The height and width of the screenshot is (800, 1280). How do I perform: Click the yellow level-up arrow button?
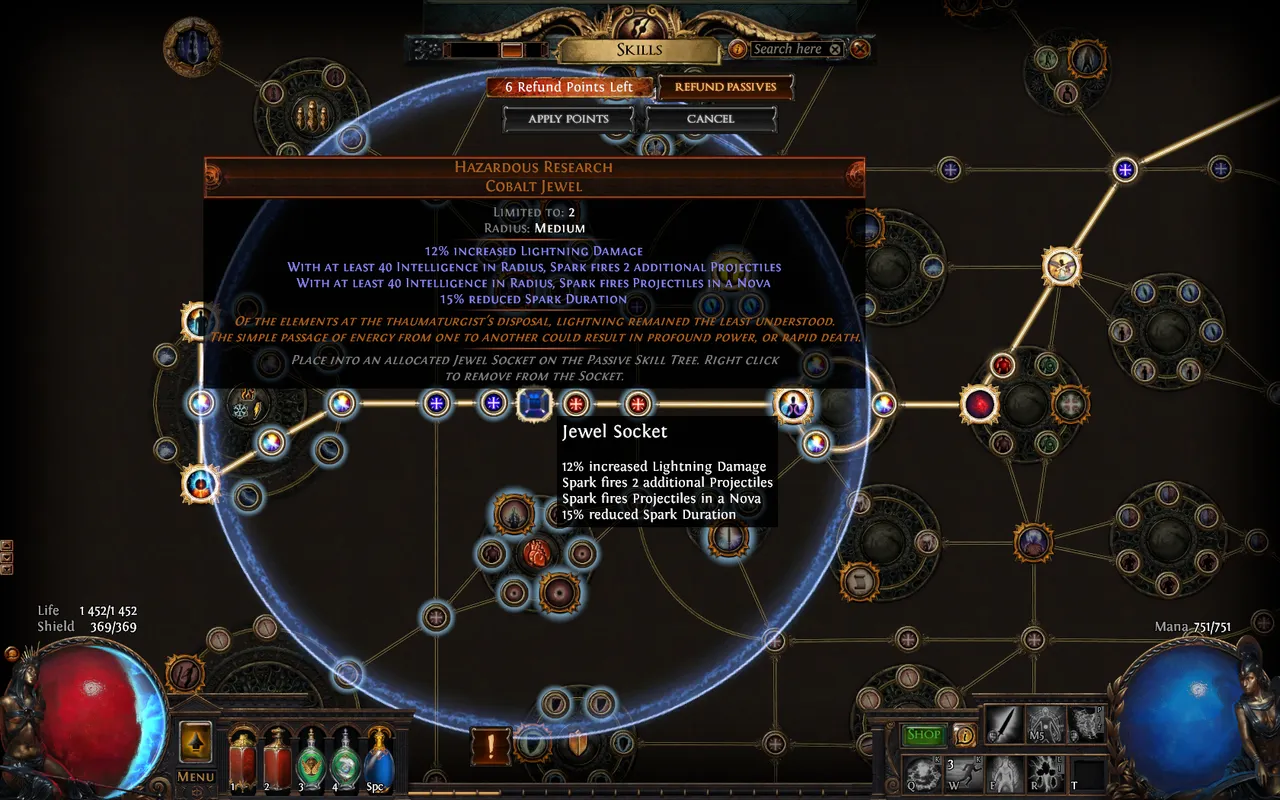196,743
